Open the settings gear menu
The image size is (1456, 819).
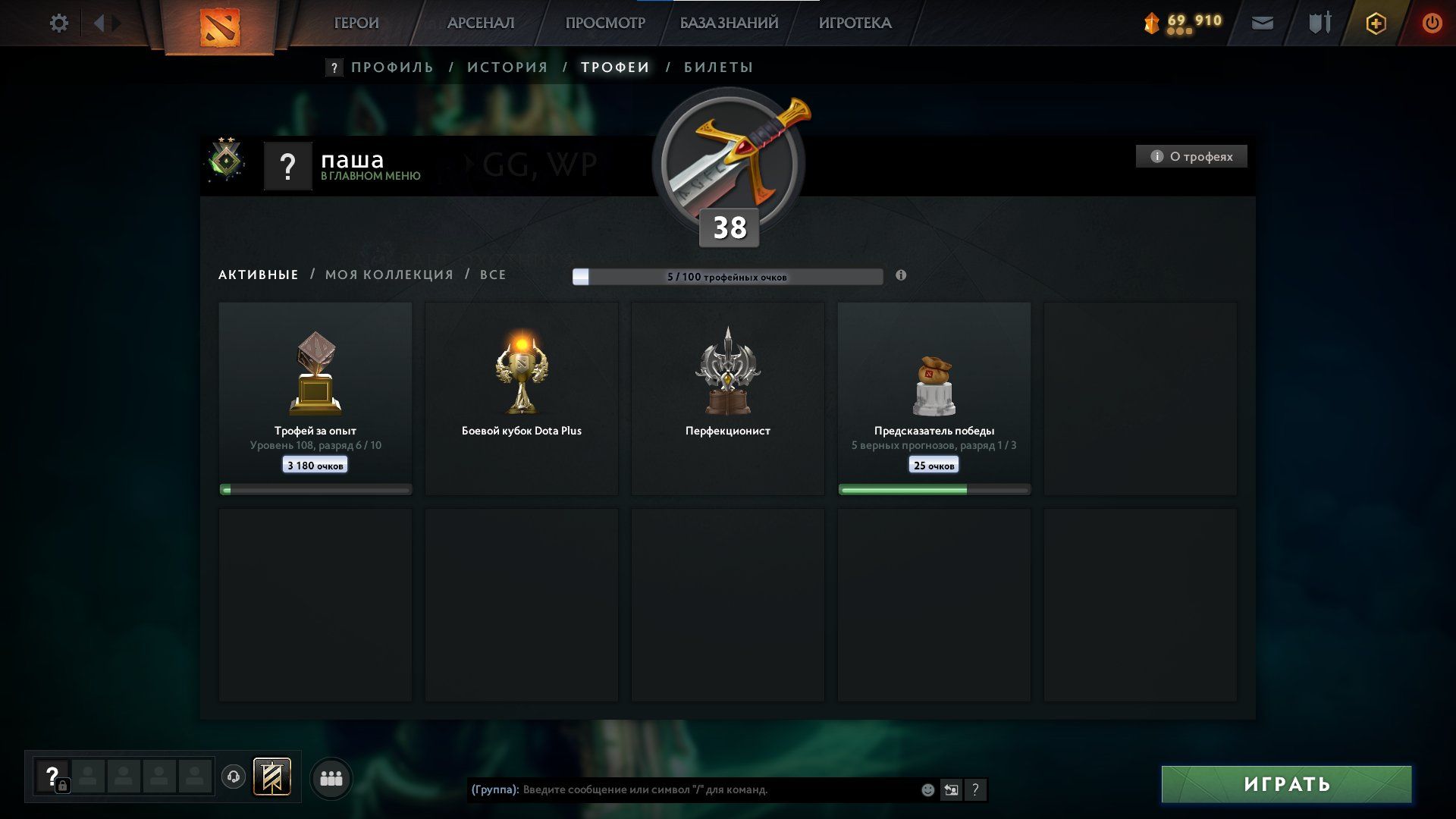[x=58, y=24]
